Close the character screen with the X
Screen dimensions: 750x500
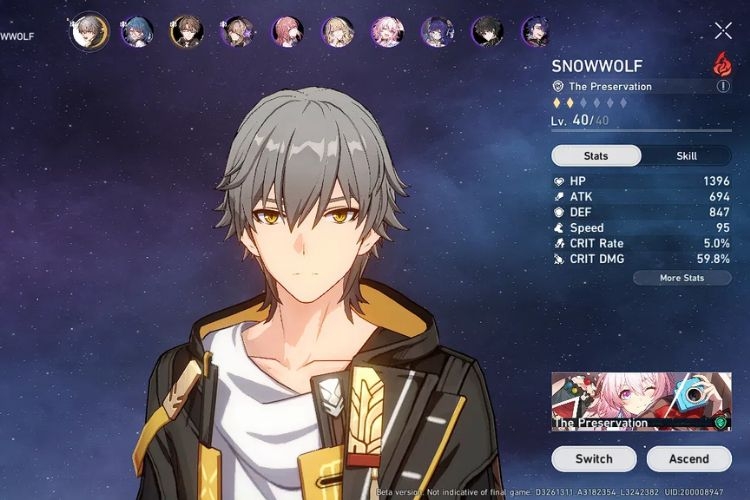[723, 31]
